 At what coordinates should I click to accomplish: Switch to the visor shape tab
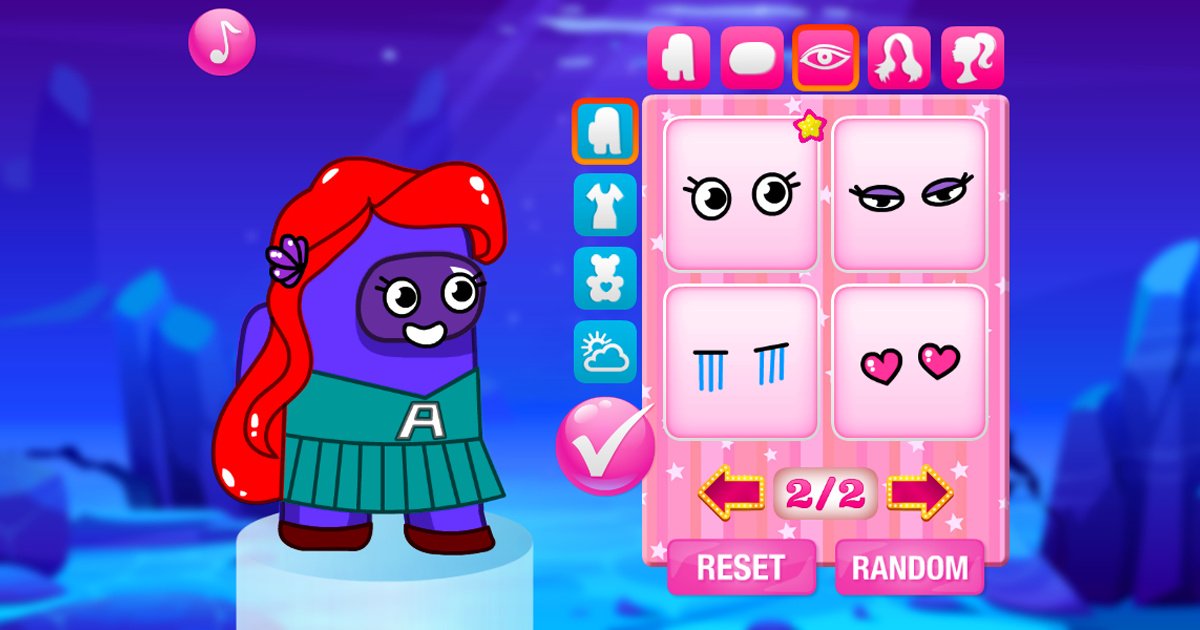coord(752,58)
